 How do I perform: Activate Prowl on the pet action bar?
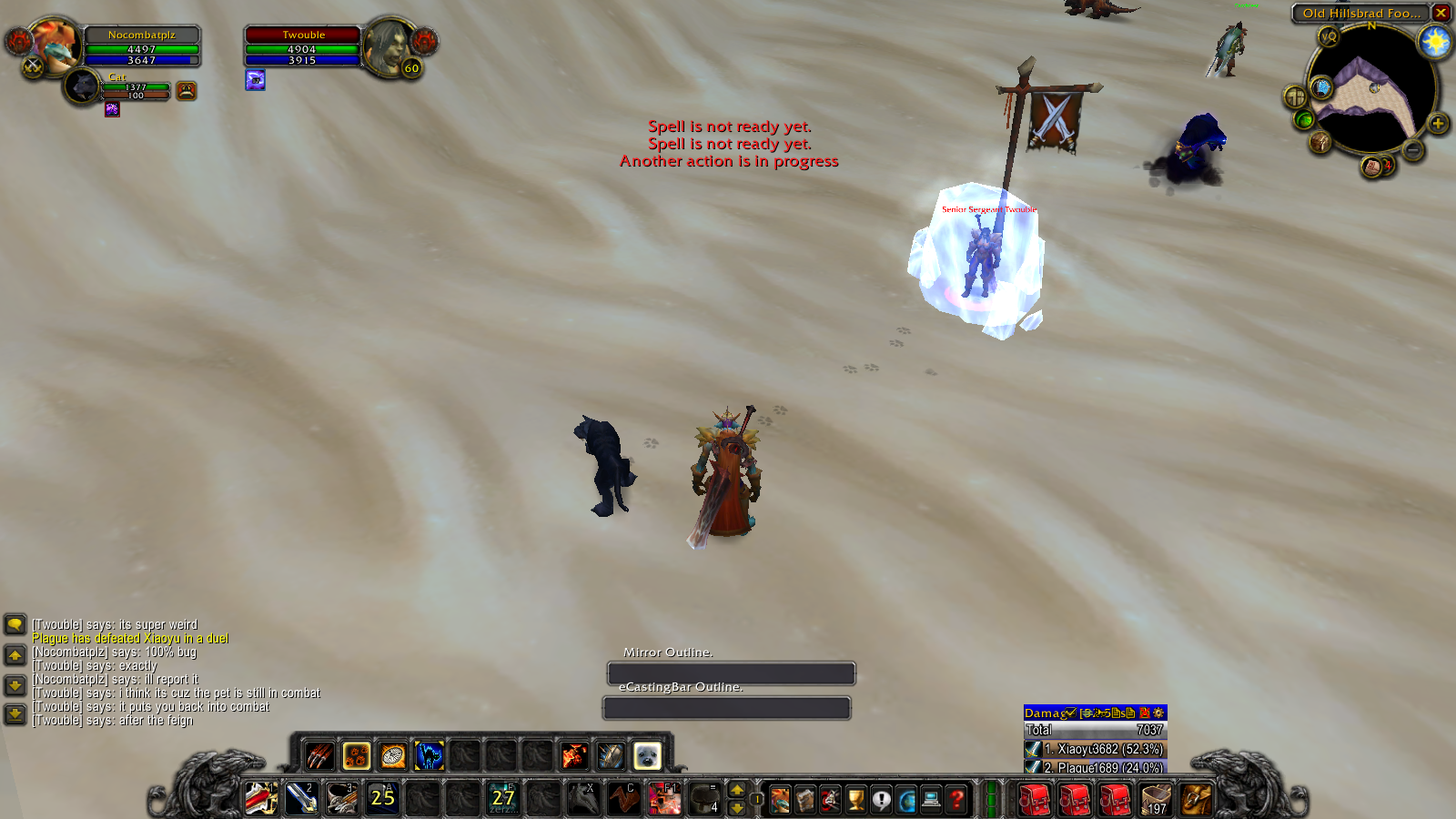coord(429,756)
